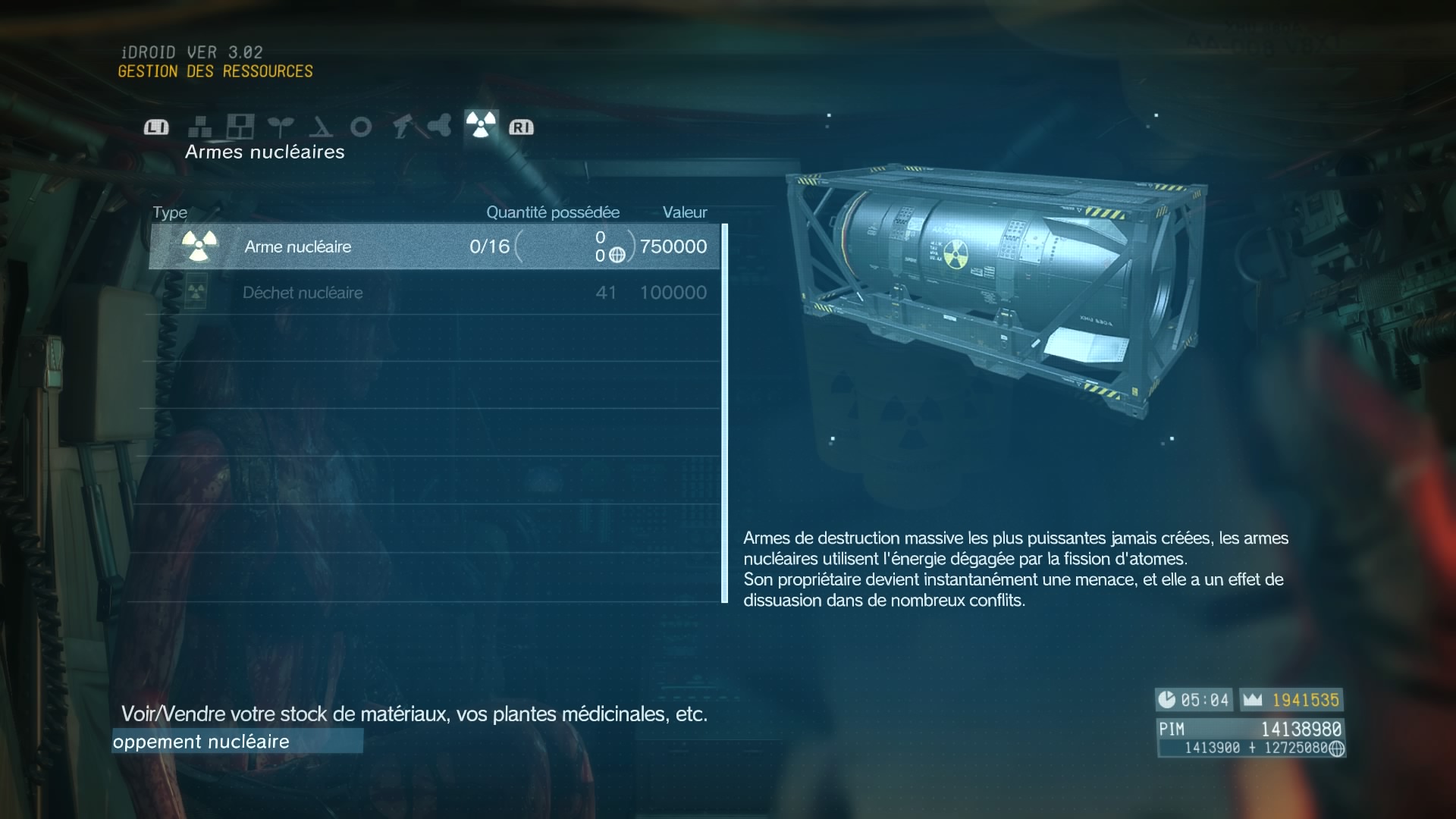Screen dimensions: 1456x819
Task: Switch to the plant sprout tab
Action: 281,127
